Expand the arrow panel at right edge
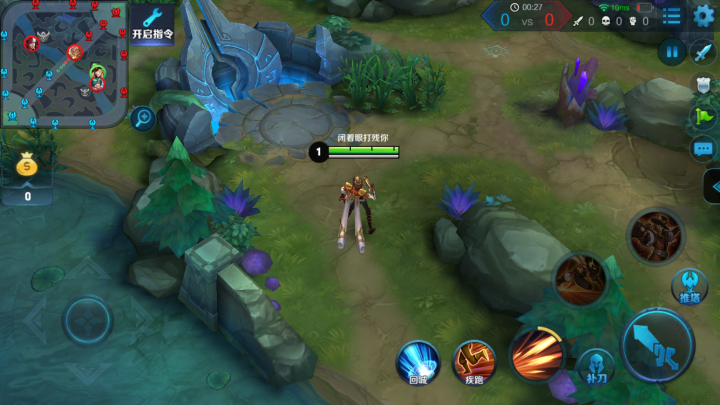Image resolution: width=720 pixels, height=405 pixels. point(712,186)
